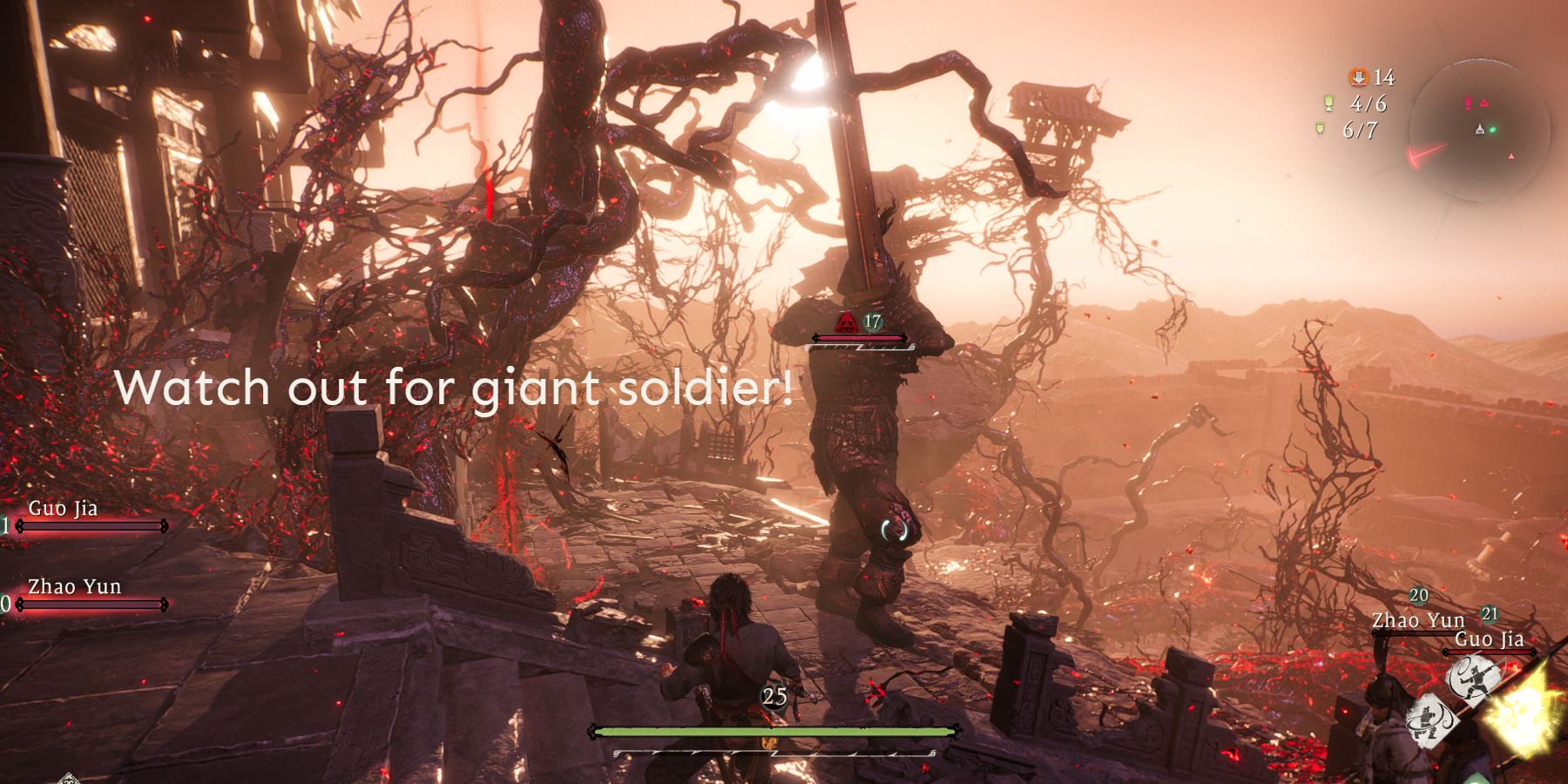Use the small green cup showing 6/7
1568x784 pixels.
[x=1321, y=130]
